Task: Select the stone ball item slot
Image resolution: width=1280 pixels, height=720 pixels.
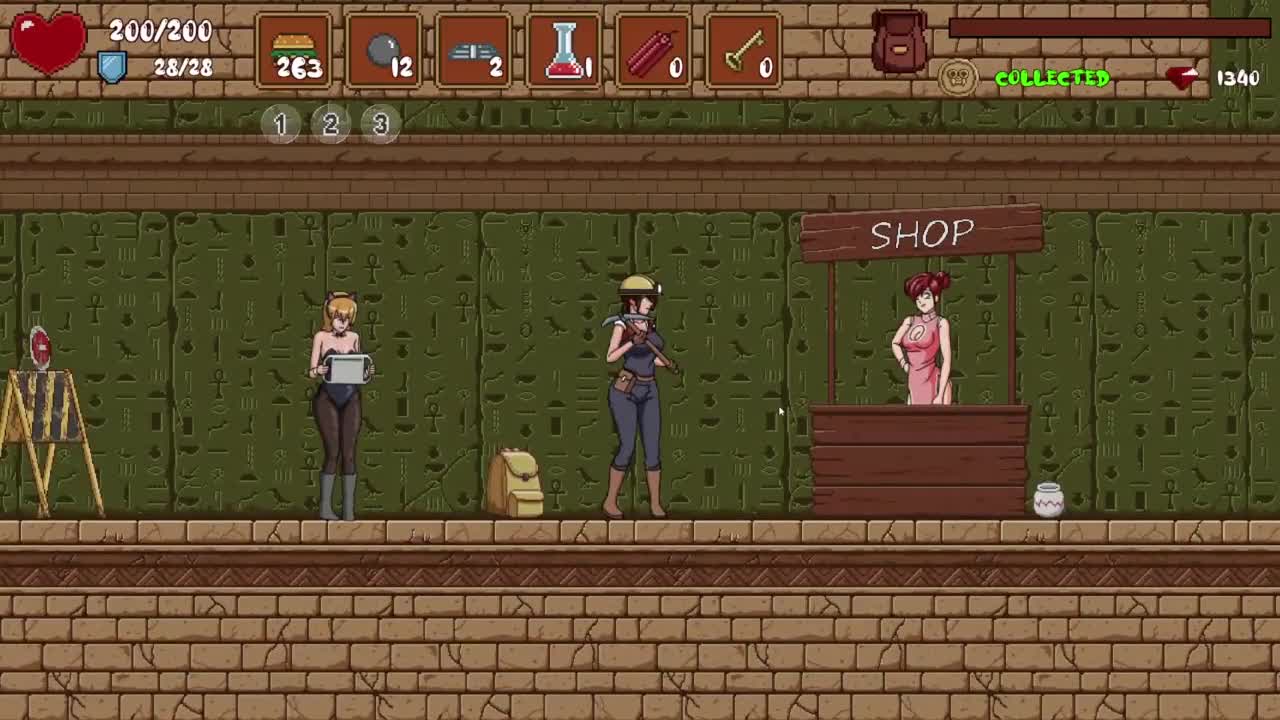Action: click(x=385, y=52)
